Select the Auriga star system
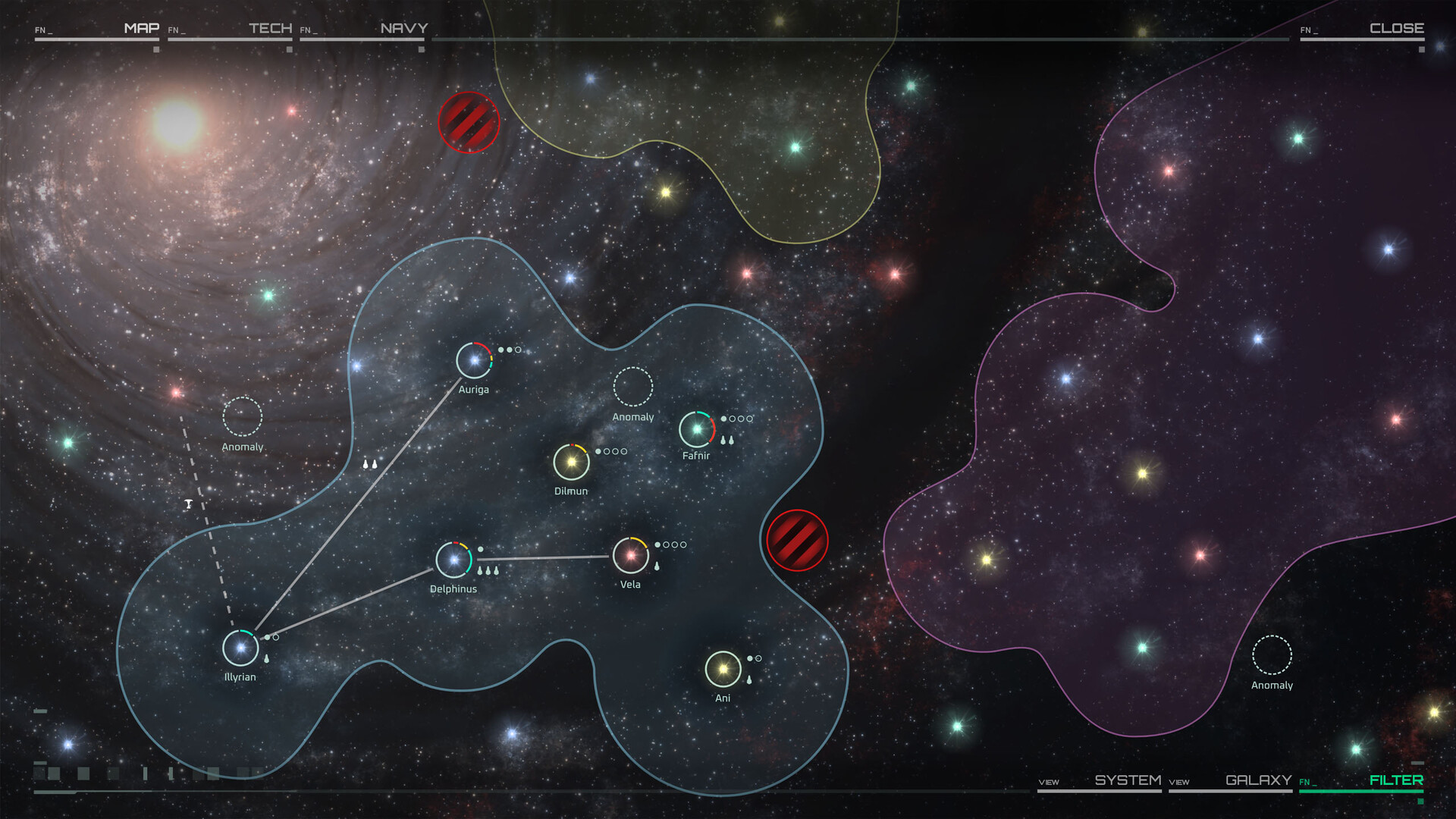This screenshot has width=1456, height=819. coord(474,360)
